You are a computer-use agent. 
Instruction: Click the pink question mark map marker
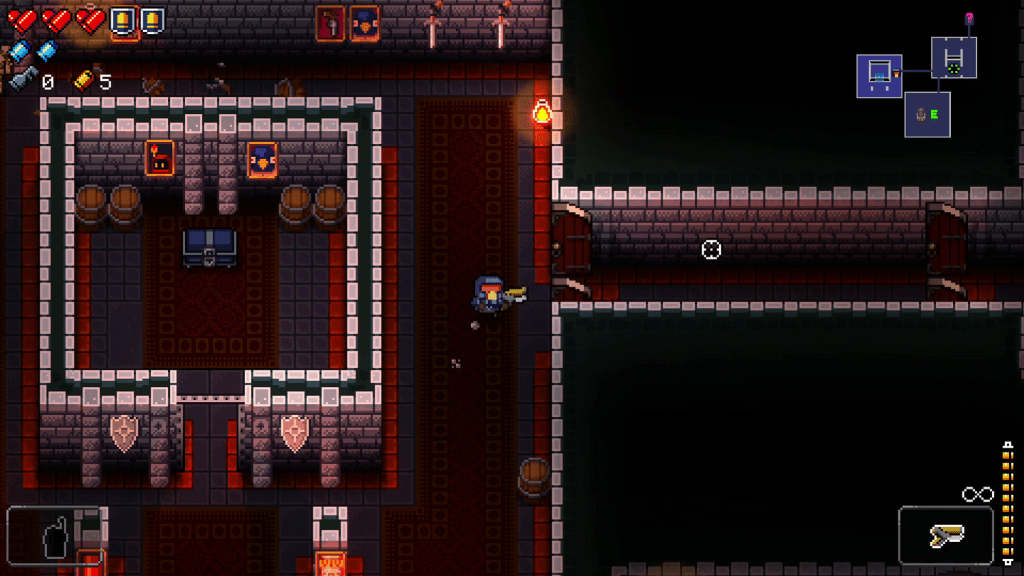tap(969, 18)
